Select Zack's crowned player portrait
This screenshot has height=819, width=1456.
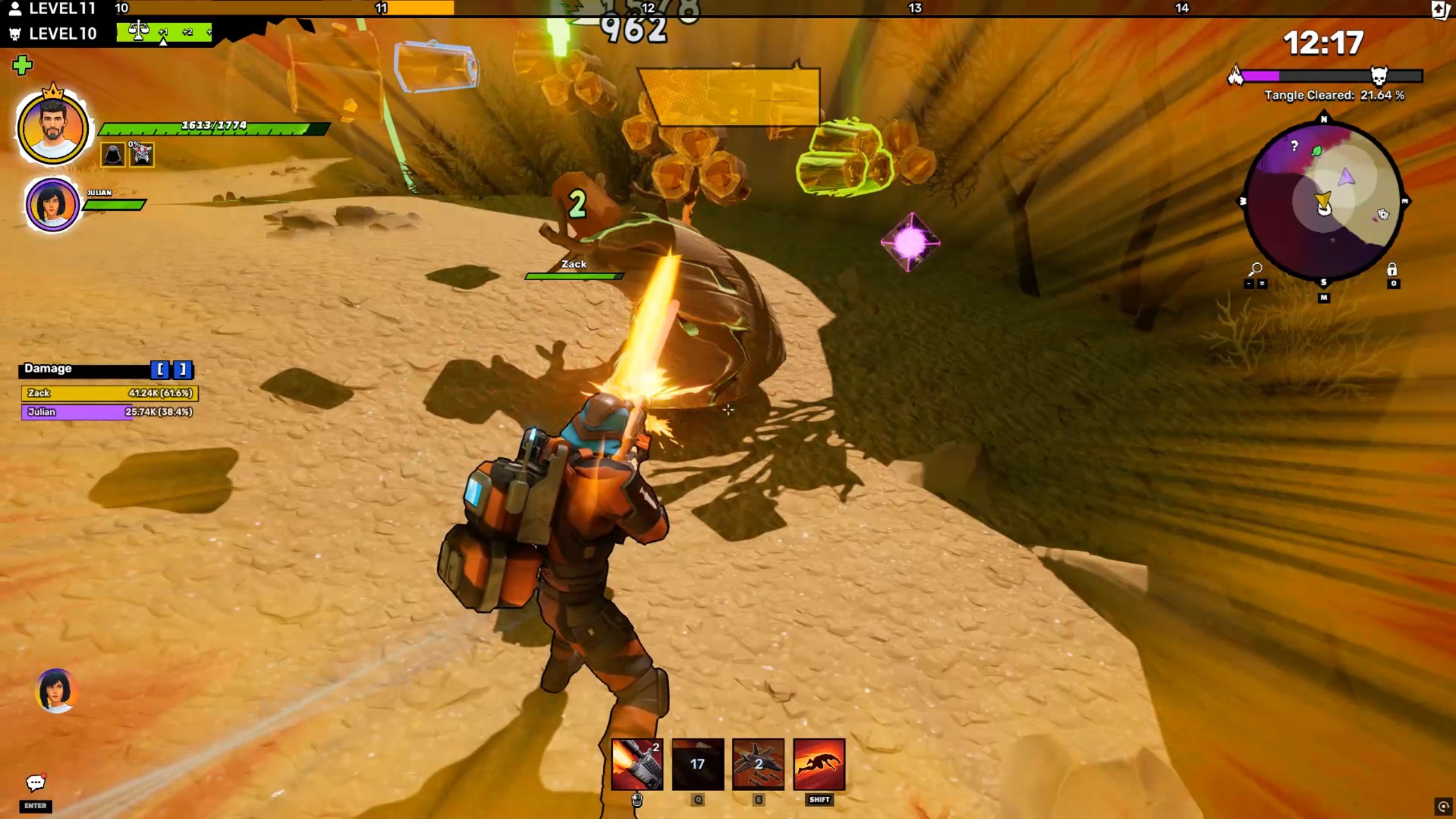click(x=52, y=129)
